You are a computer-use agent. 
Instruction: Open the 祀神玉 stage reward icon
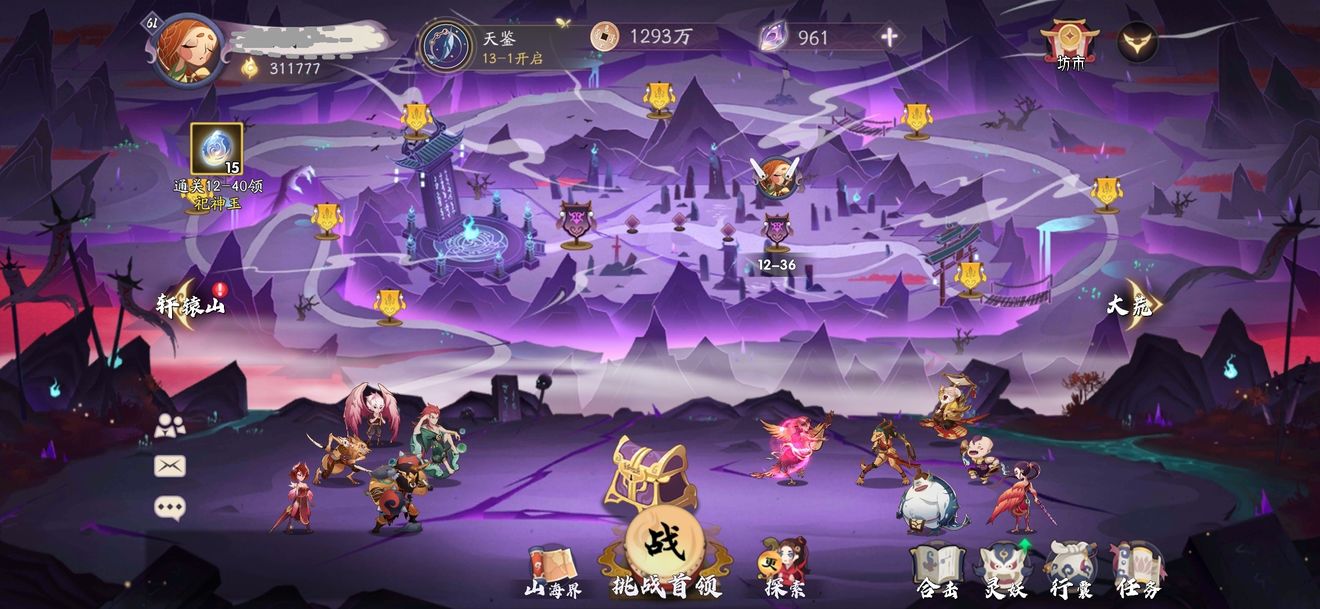216,150
